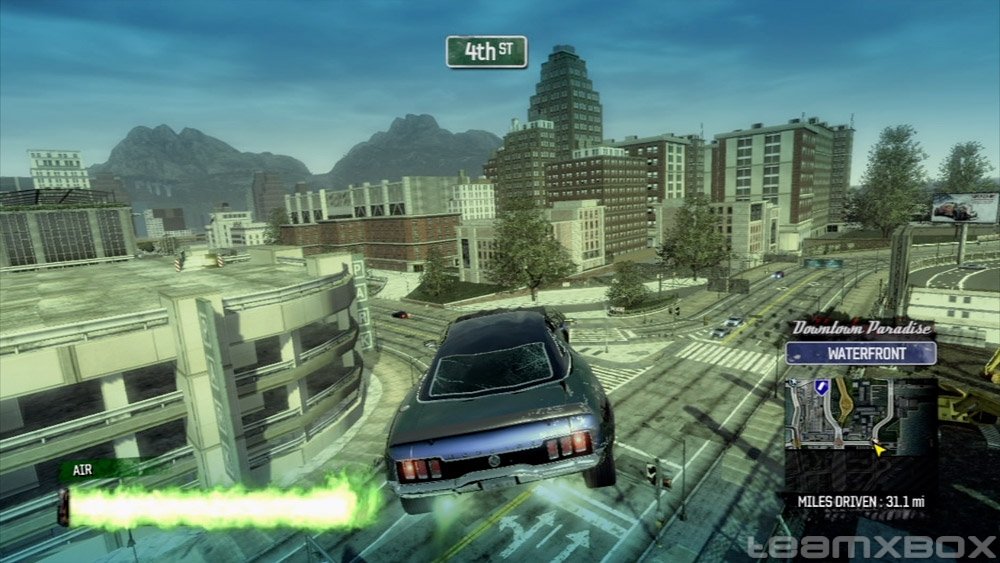
Task: Click the Waterfront district sign
Action: pos(860,353)
